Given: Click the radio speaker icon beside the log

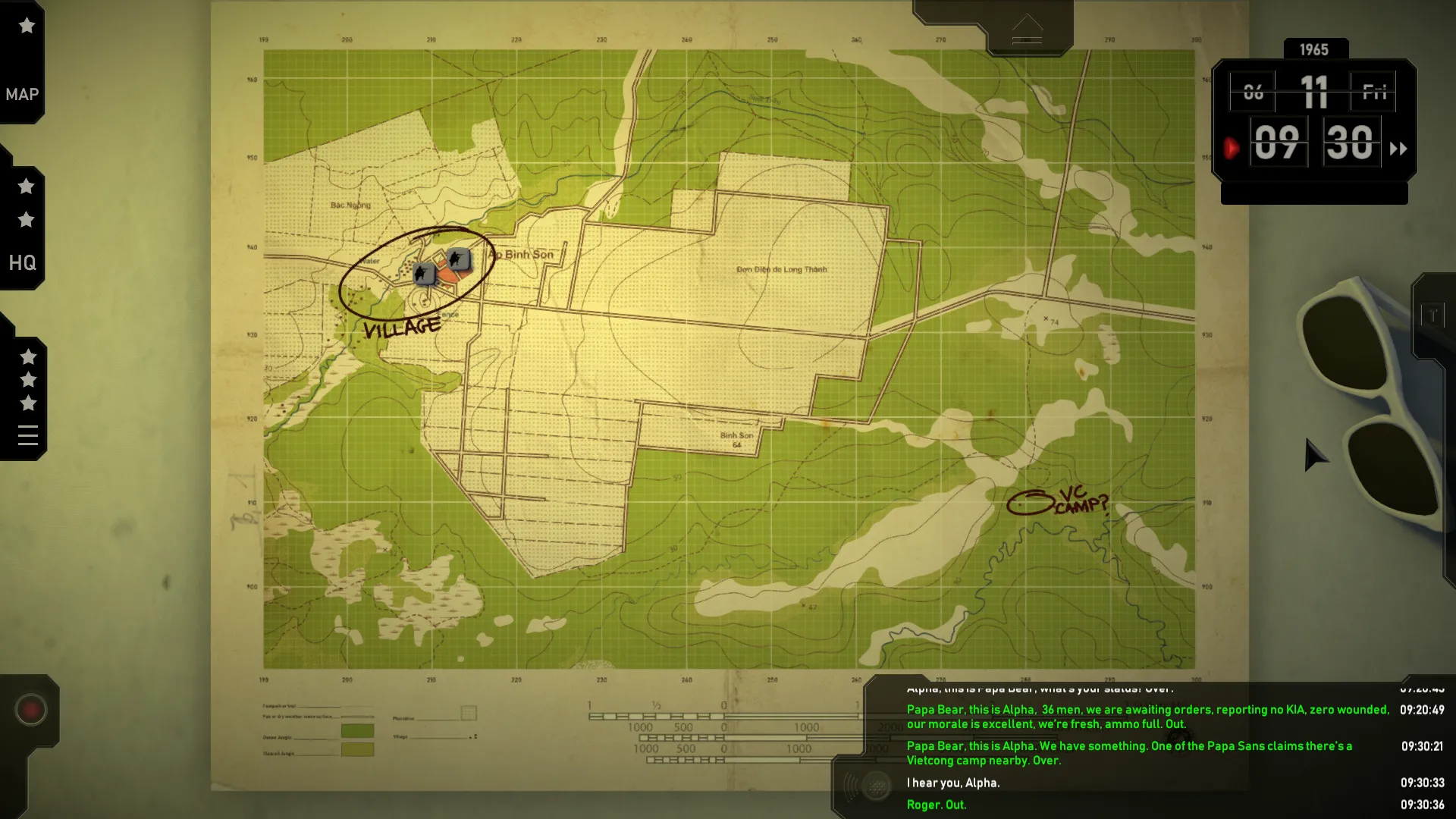Looking at the screenshot, I should 876,786.
